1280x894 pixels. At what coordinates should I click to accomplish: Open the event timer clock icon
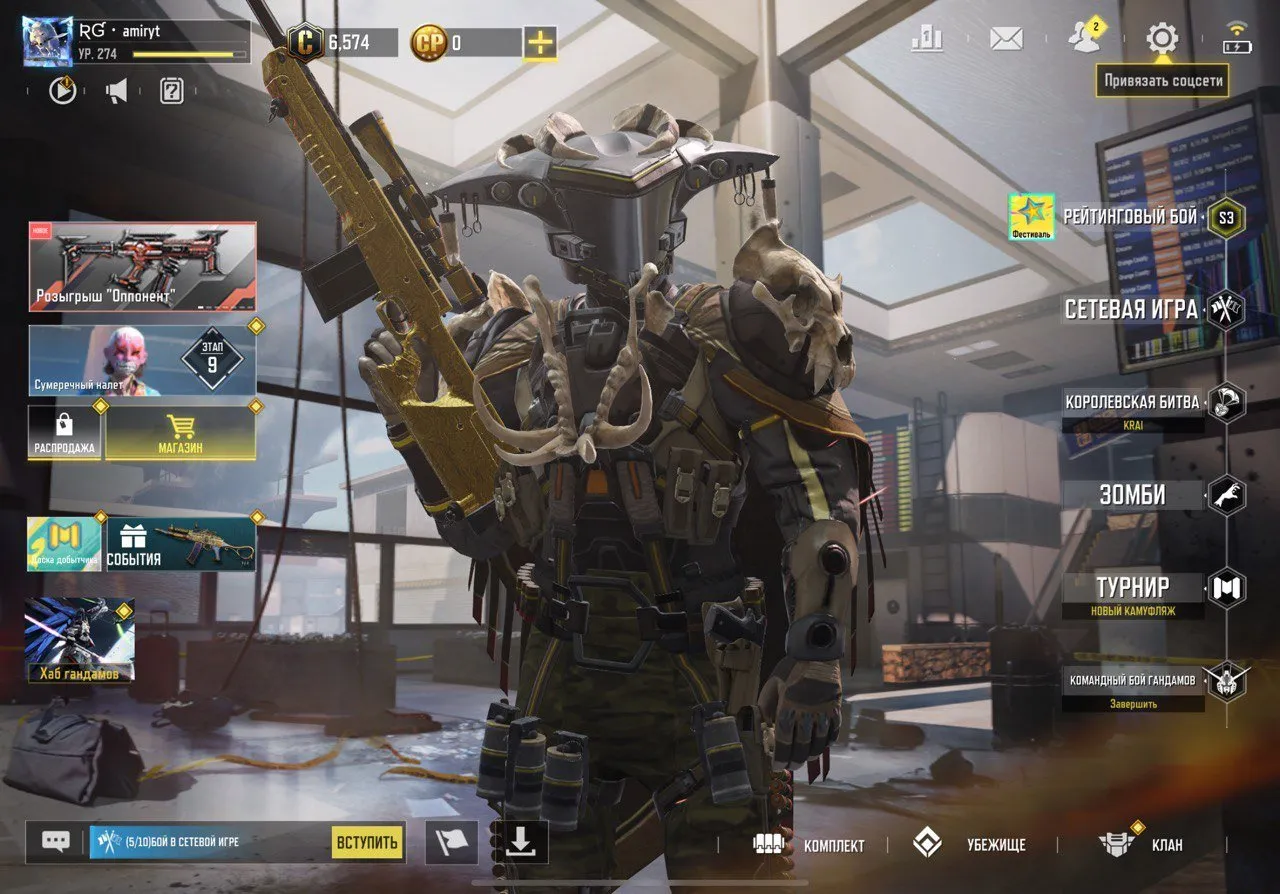coord(62,92)
